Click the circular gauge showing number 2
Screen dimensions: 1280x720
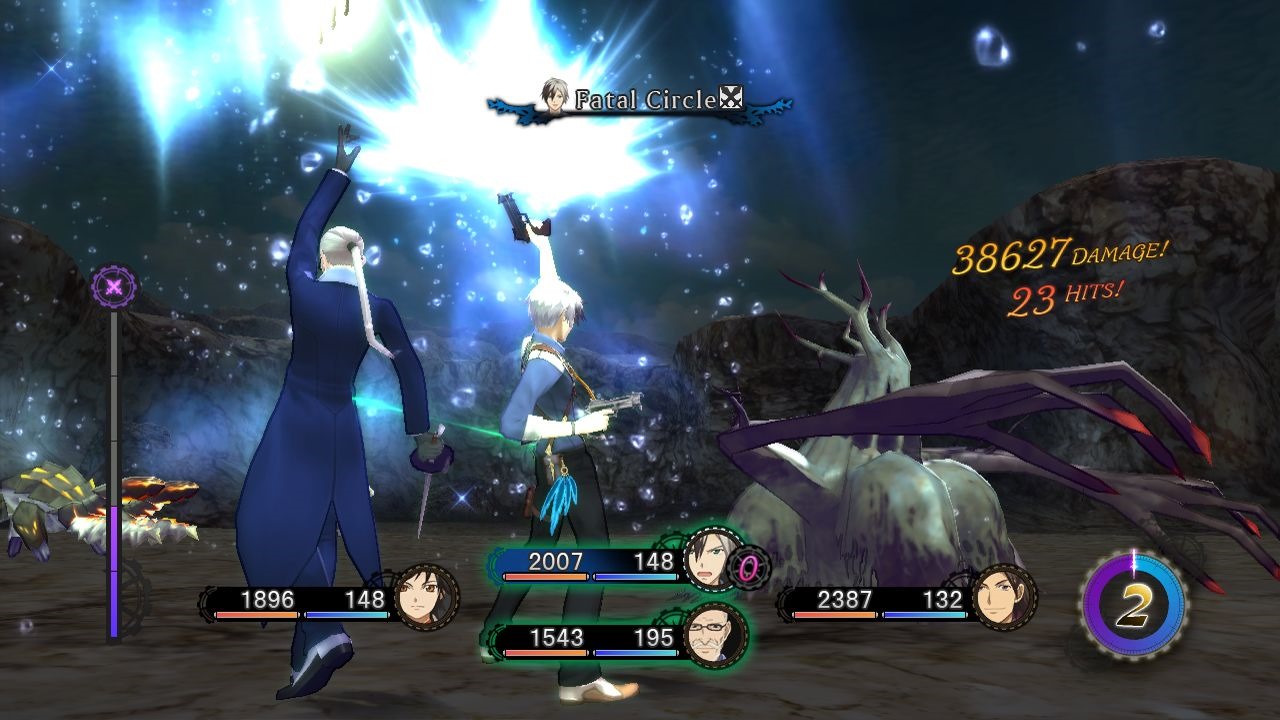pos(1132,604)
